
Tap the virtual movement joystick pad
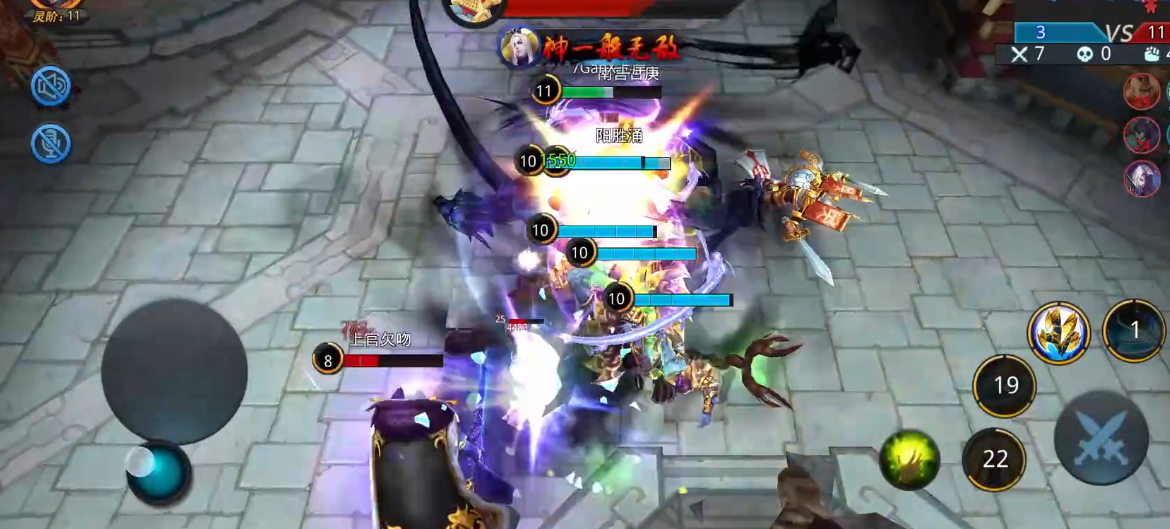(x=174, y=371)
